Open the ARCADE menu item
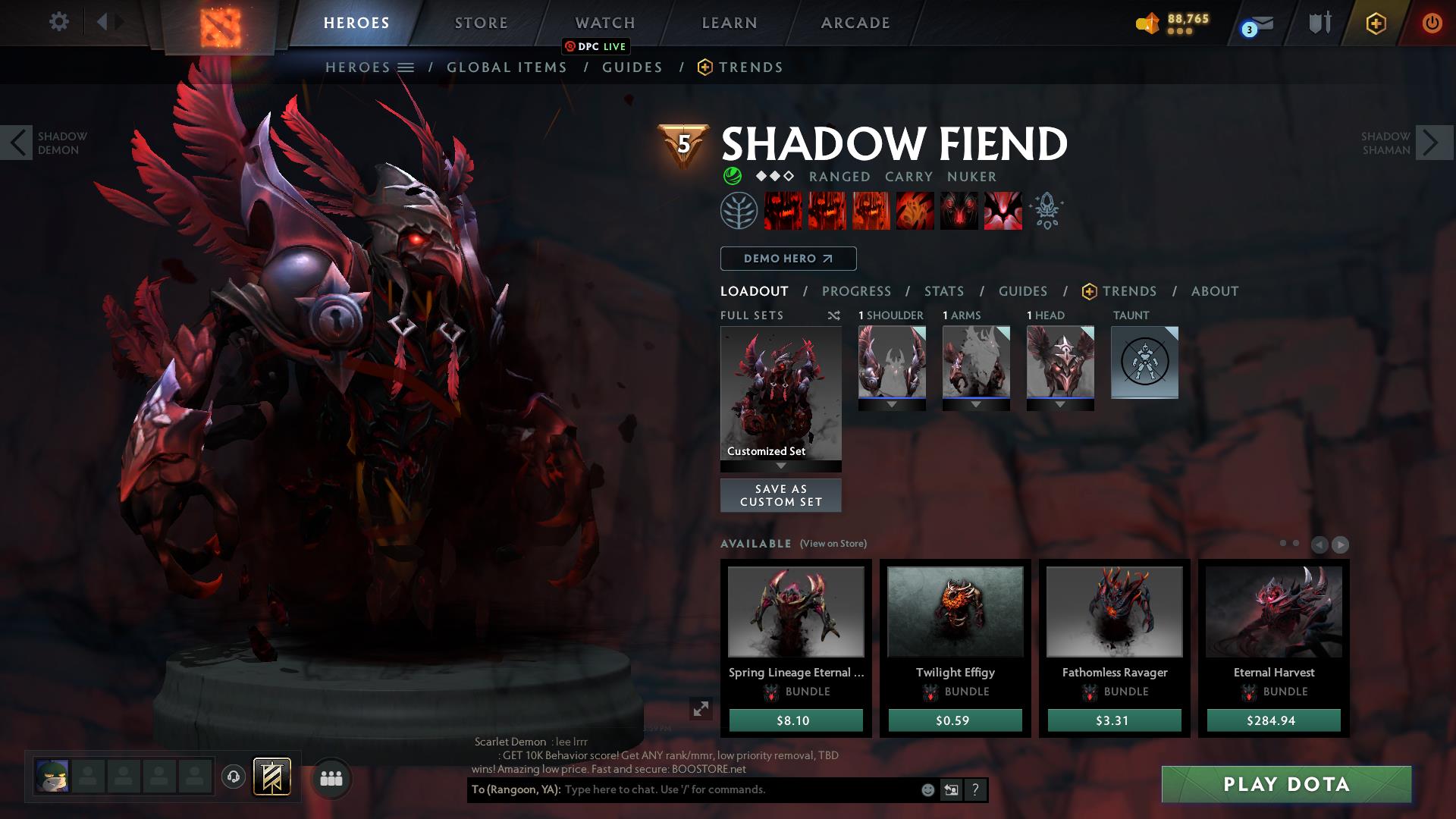 pos(855,23)
